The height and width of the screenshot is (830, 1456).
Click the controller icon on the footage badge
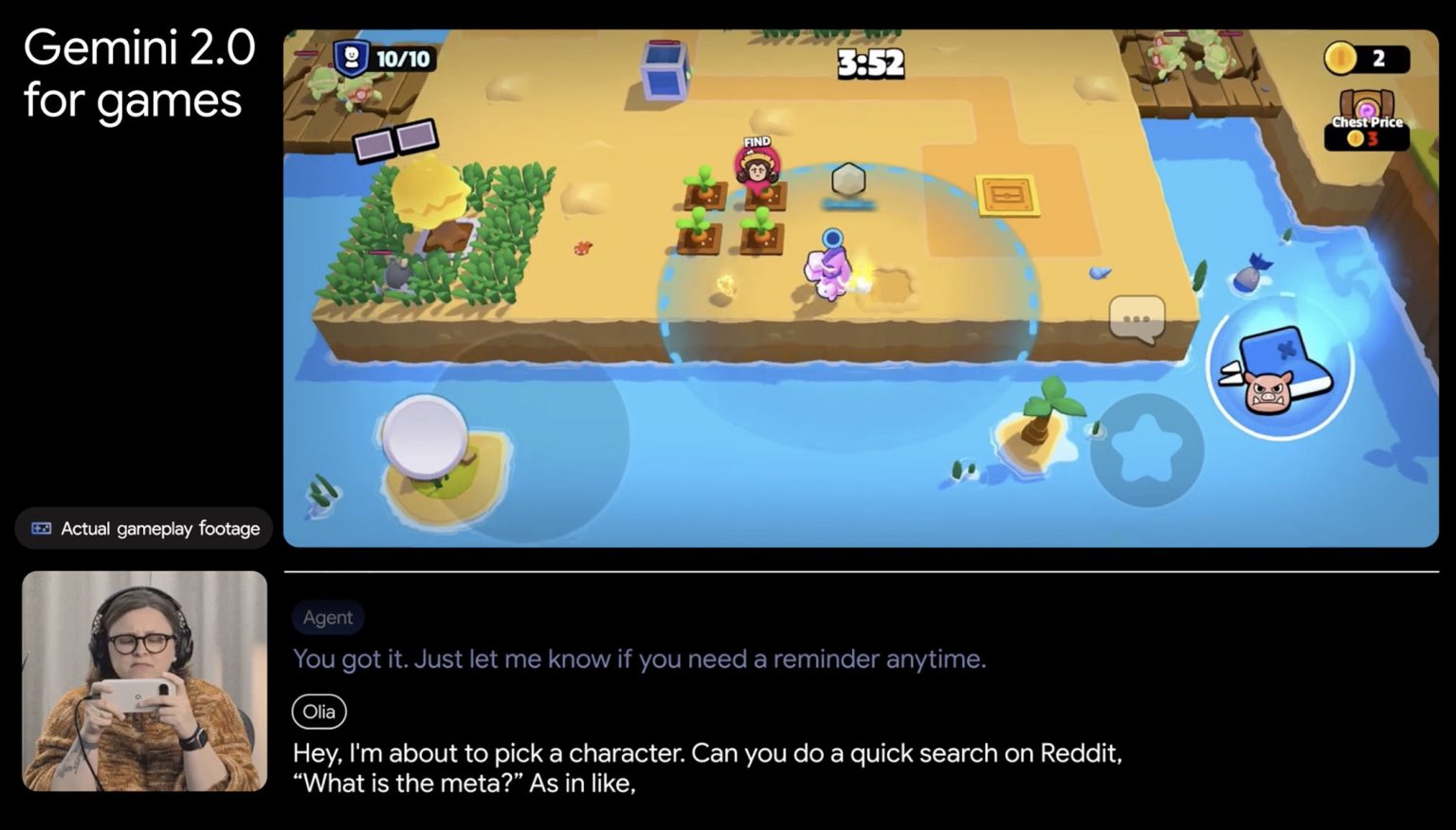40,528
